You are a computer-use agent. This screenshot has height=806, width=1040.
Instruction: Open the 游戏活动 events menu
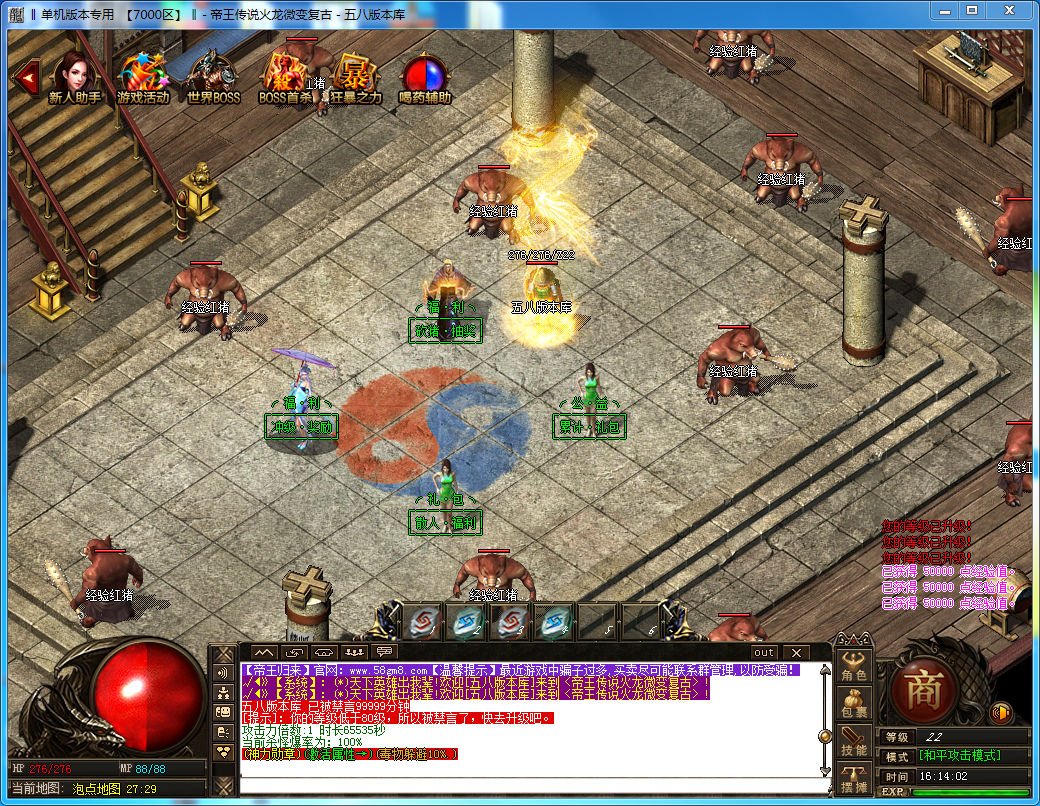tap(144, 76)
